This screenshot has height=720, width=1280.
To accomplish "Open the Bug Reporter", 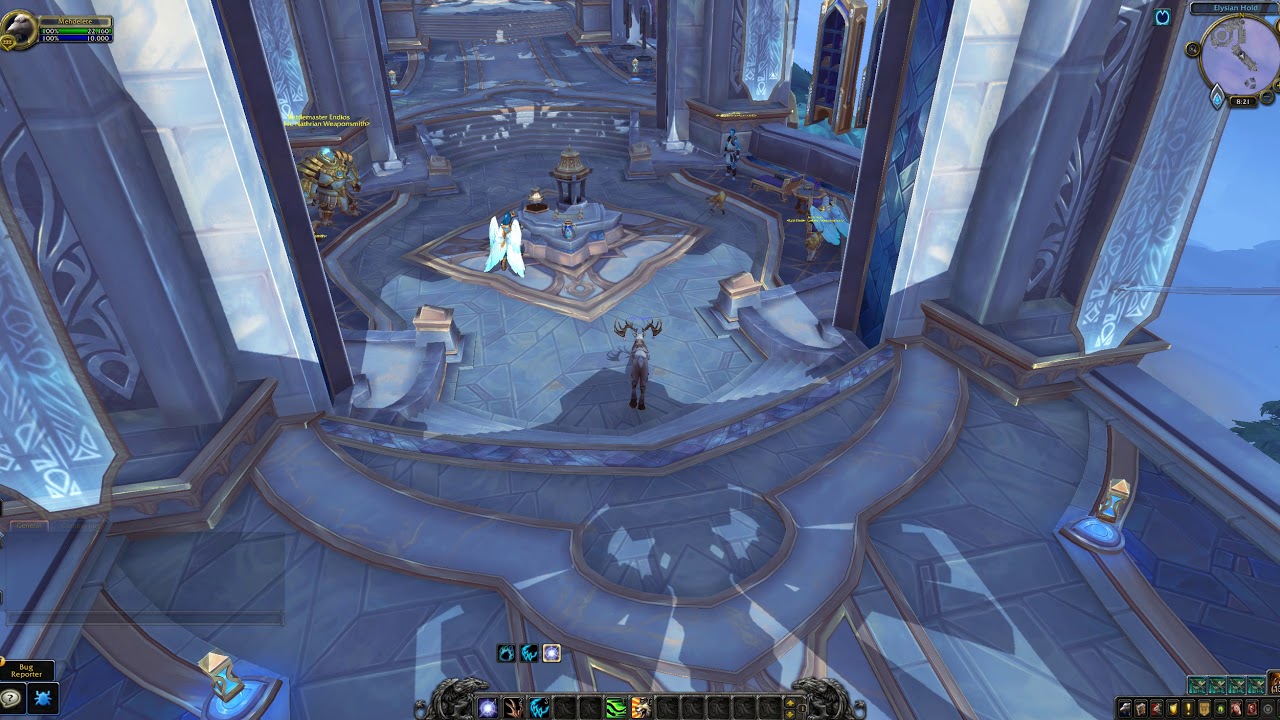I will coord(42,697).
